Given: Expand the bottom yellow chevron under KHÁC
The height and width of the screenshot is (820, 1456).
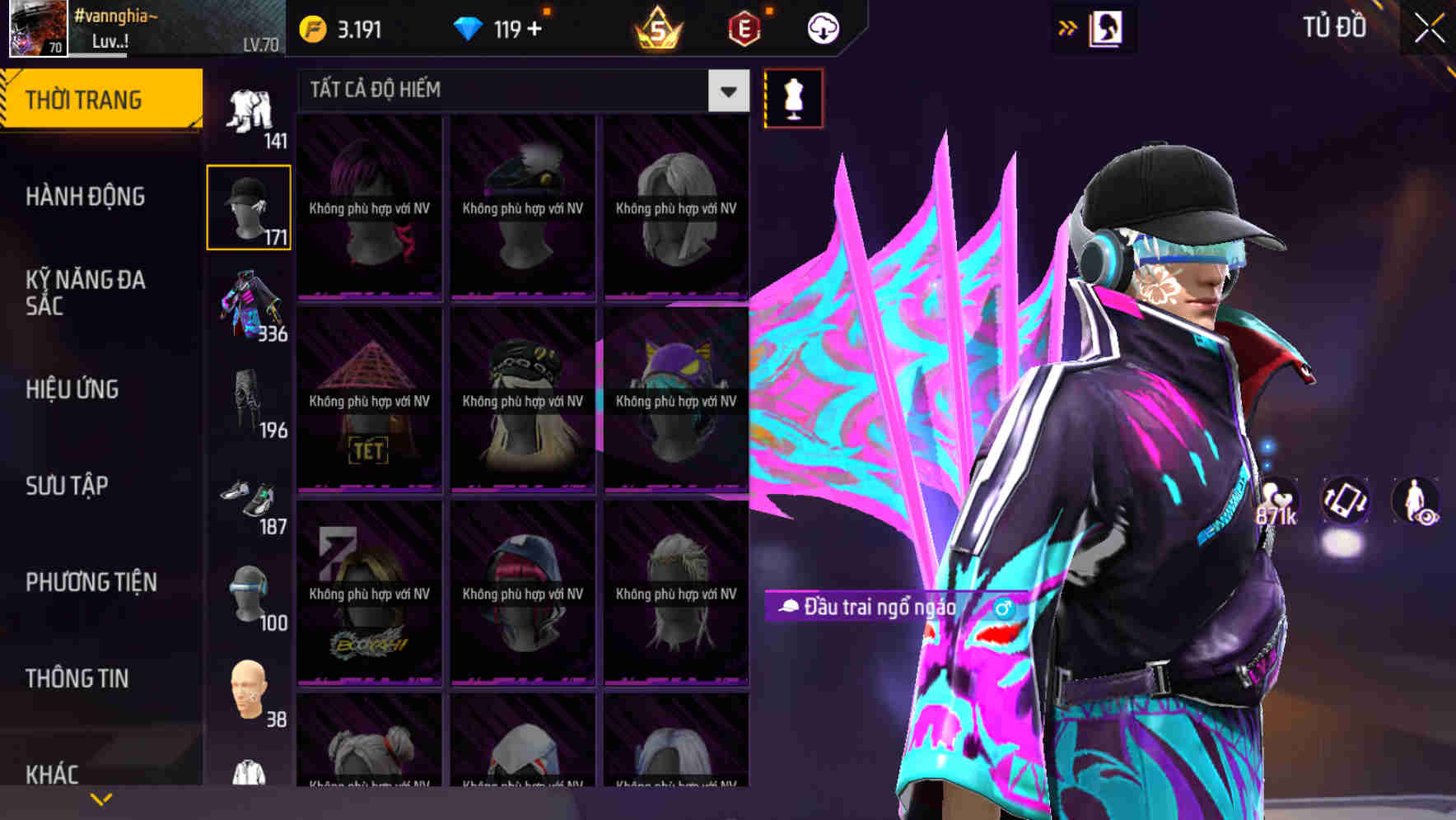Looking at the screenshot, I should 102,799.
